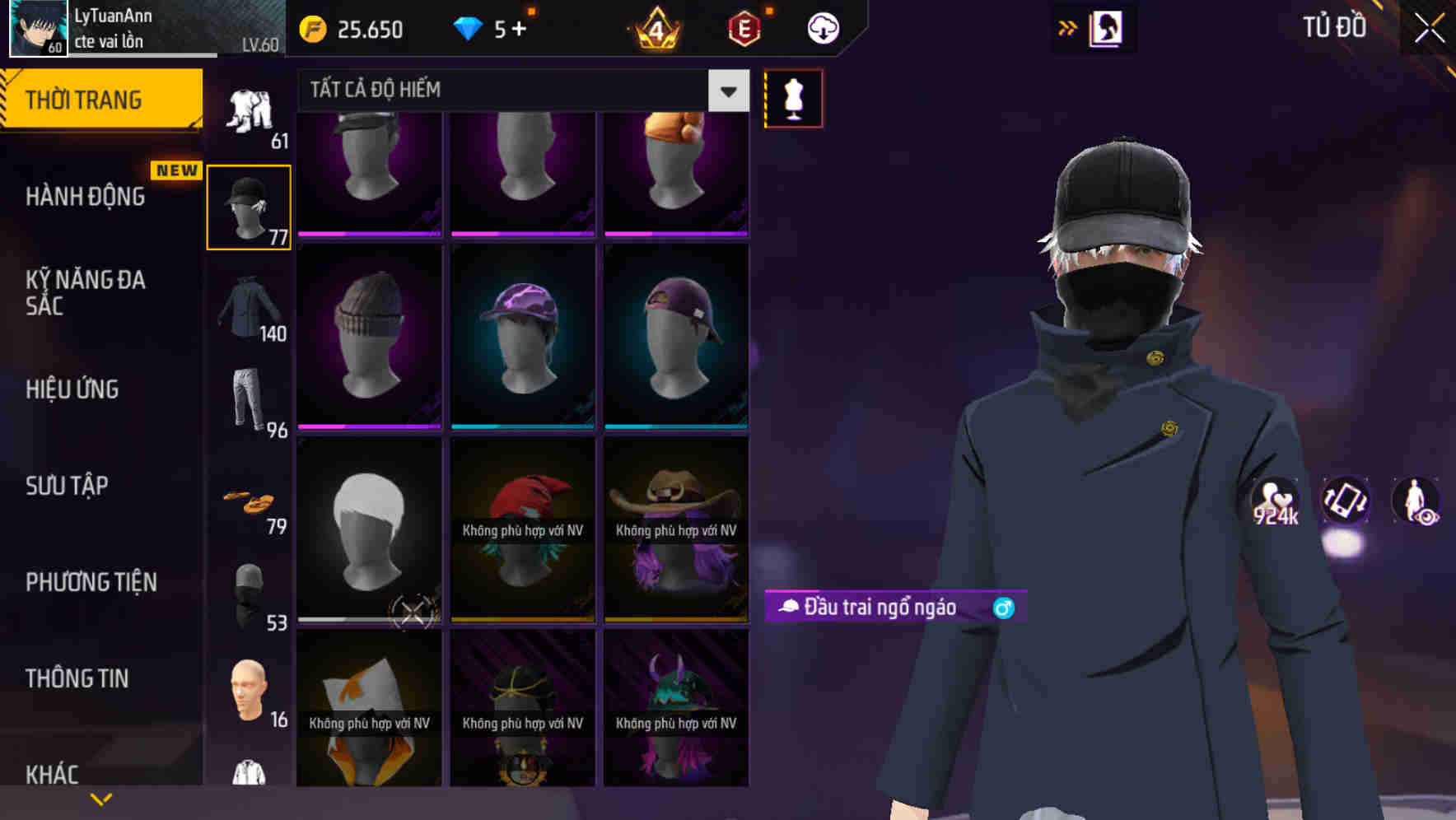Select the purple camo cap thumbnail
Image resolution: width=1456 pixels, height=820 pixels.
click(x=522, y=333)
